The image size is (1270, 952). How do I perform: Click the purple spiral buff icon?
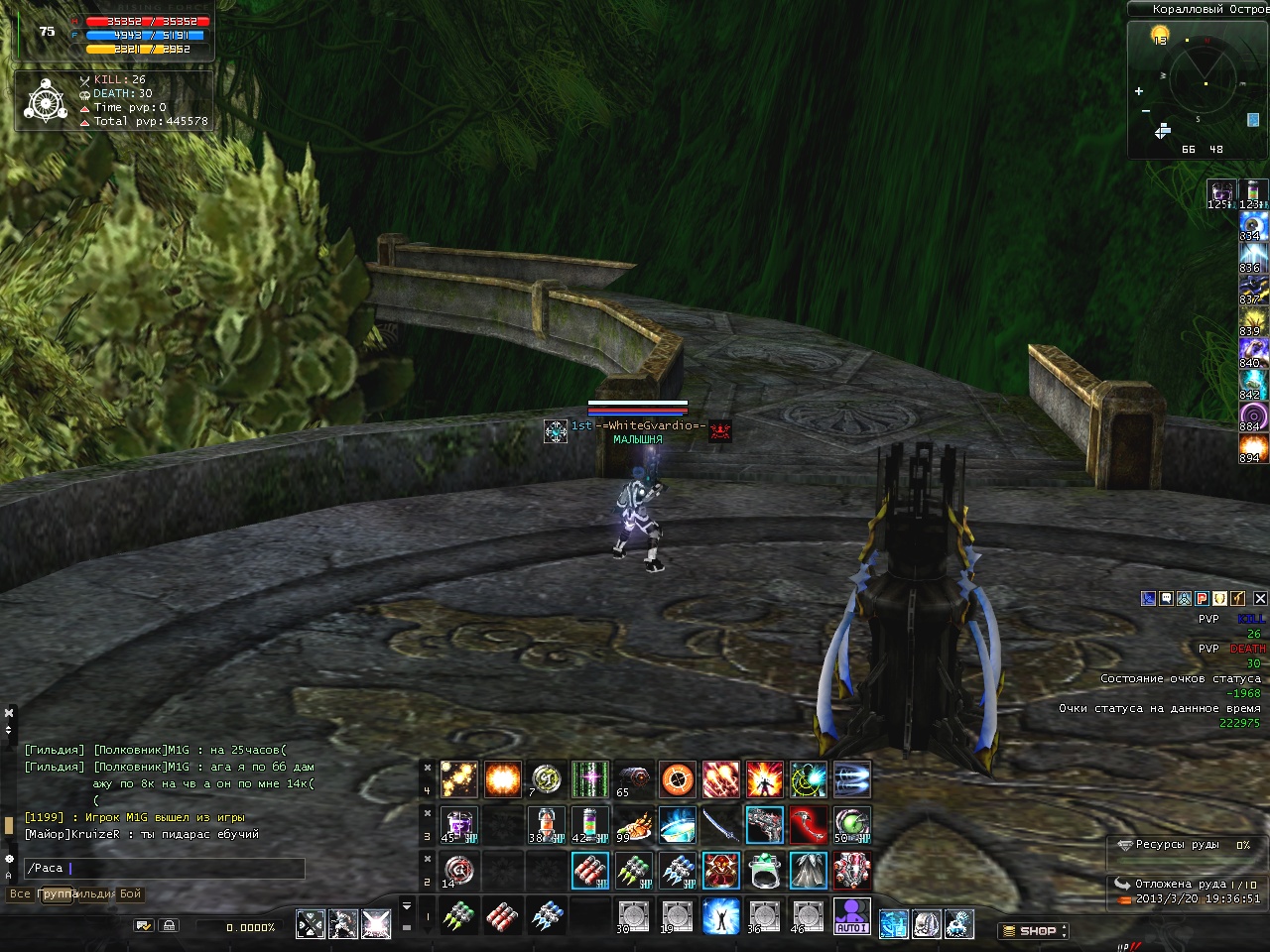1253,415
